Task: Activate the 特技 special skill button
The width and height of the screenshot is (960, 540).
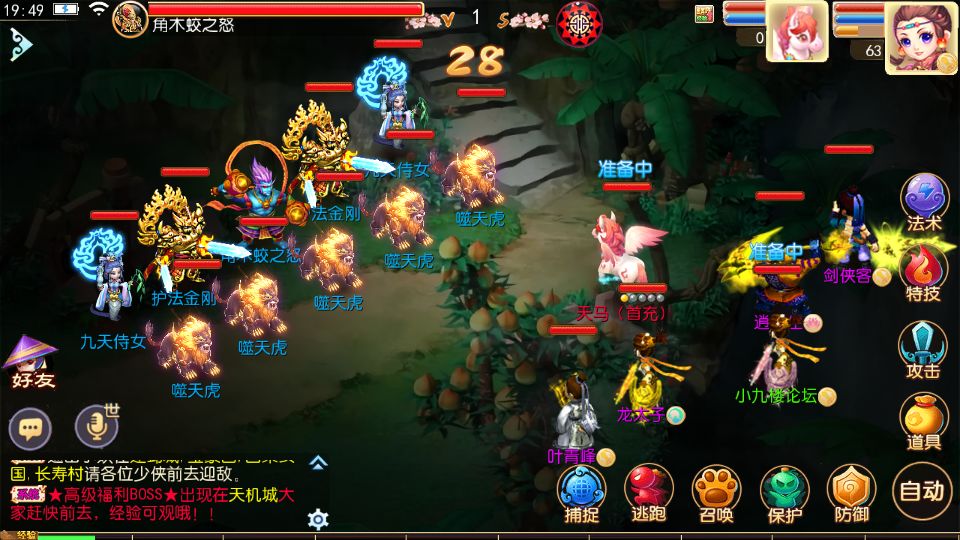Action: [x=923, y=273]
